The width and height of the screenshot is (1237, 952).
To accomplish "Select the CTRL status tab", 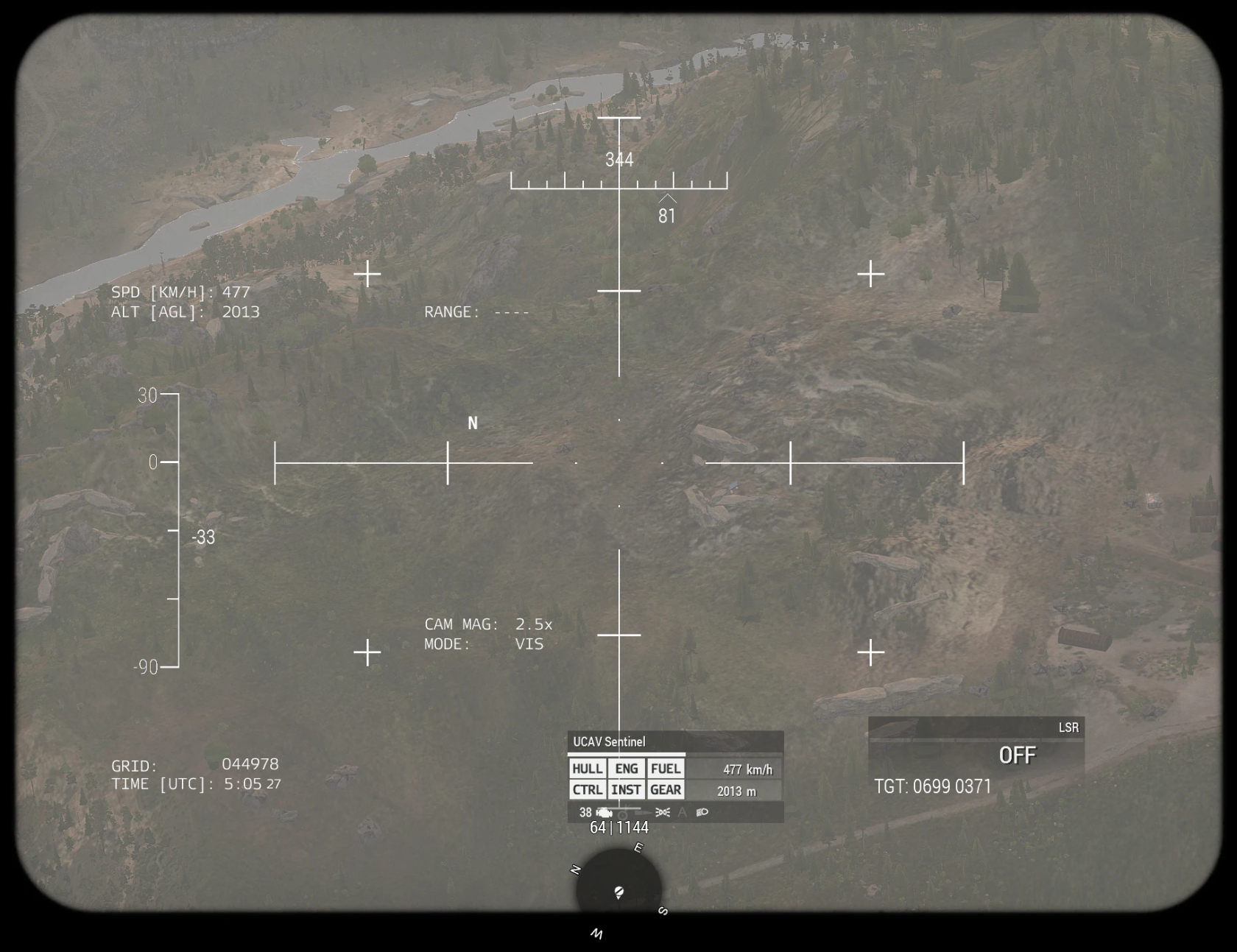I will [x=588, y=789].
